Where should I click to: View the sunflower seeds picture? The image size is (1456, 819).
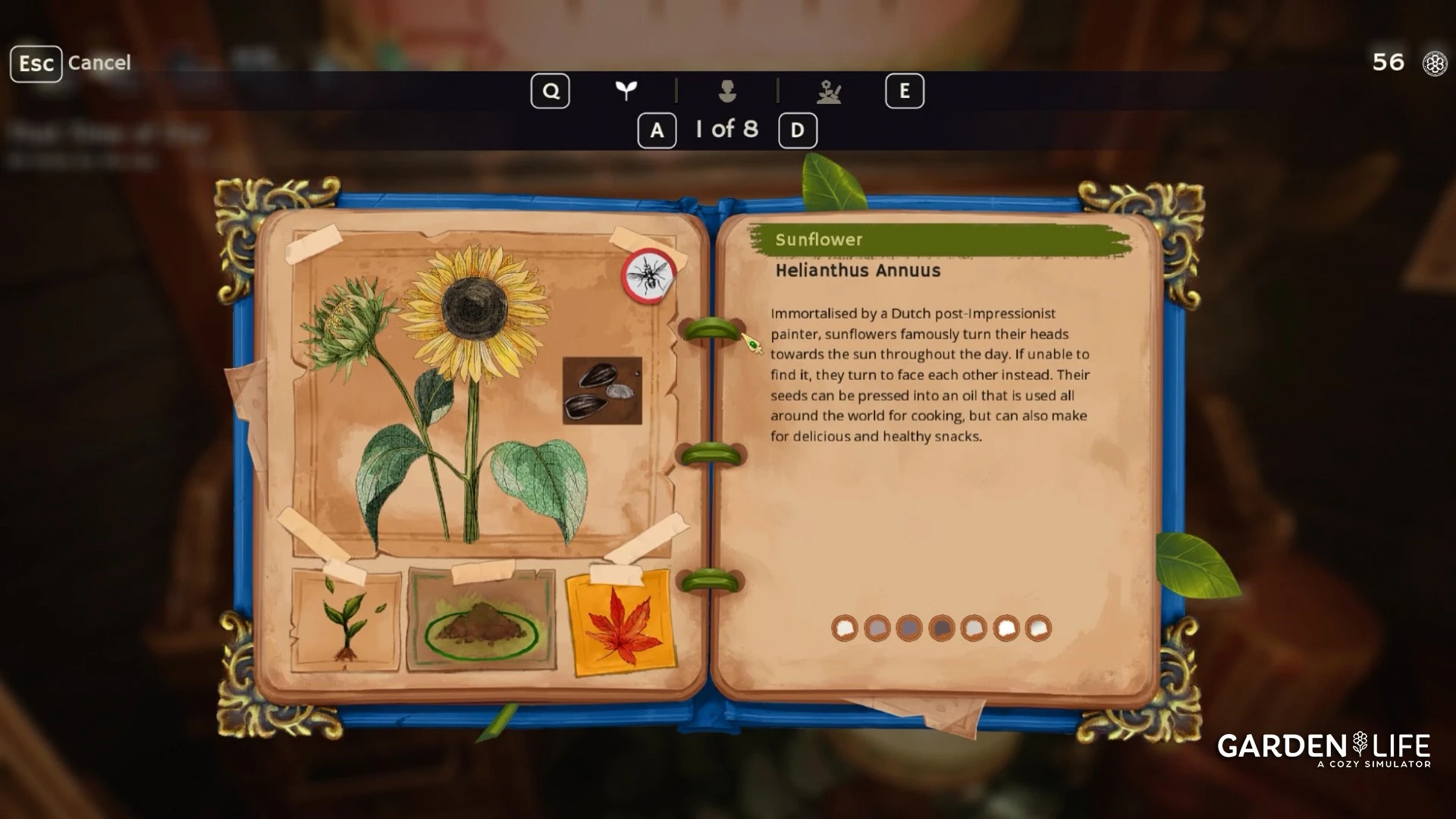tap(602, 391)
